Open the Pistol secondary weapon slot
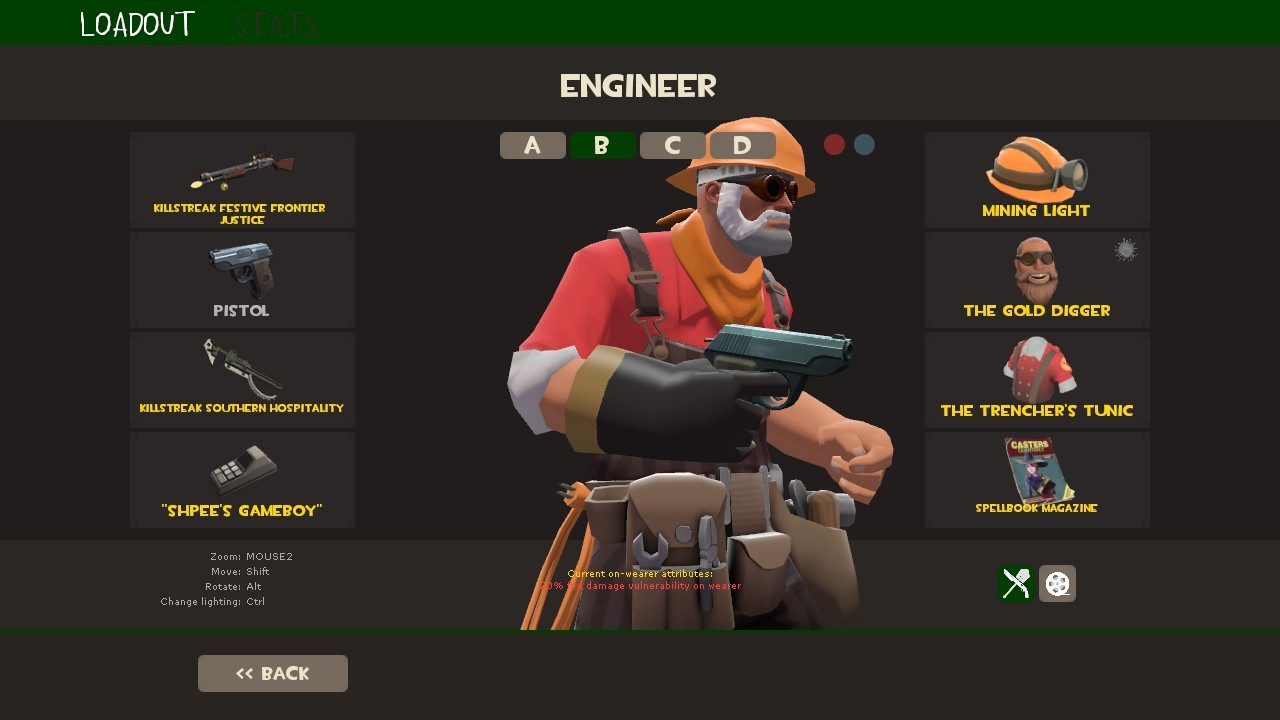Viewport: 1280px width, 720px height. (x=241, y=280)
